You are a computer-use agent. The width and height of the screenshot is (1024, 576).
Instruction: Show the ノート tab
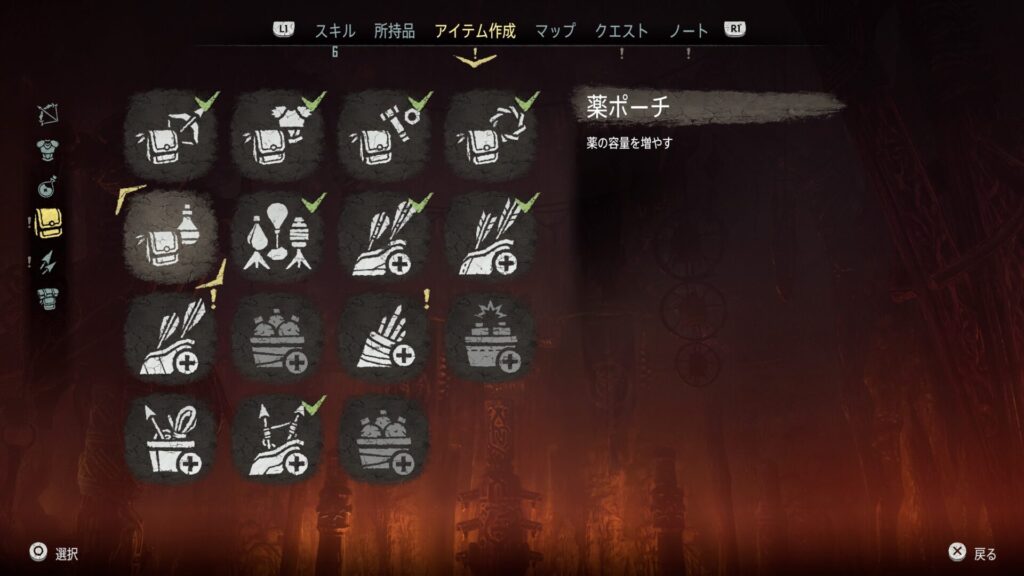(x=688, y=31)
